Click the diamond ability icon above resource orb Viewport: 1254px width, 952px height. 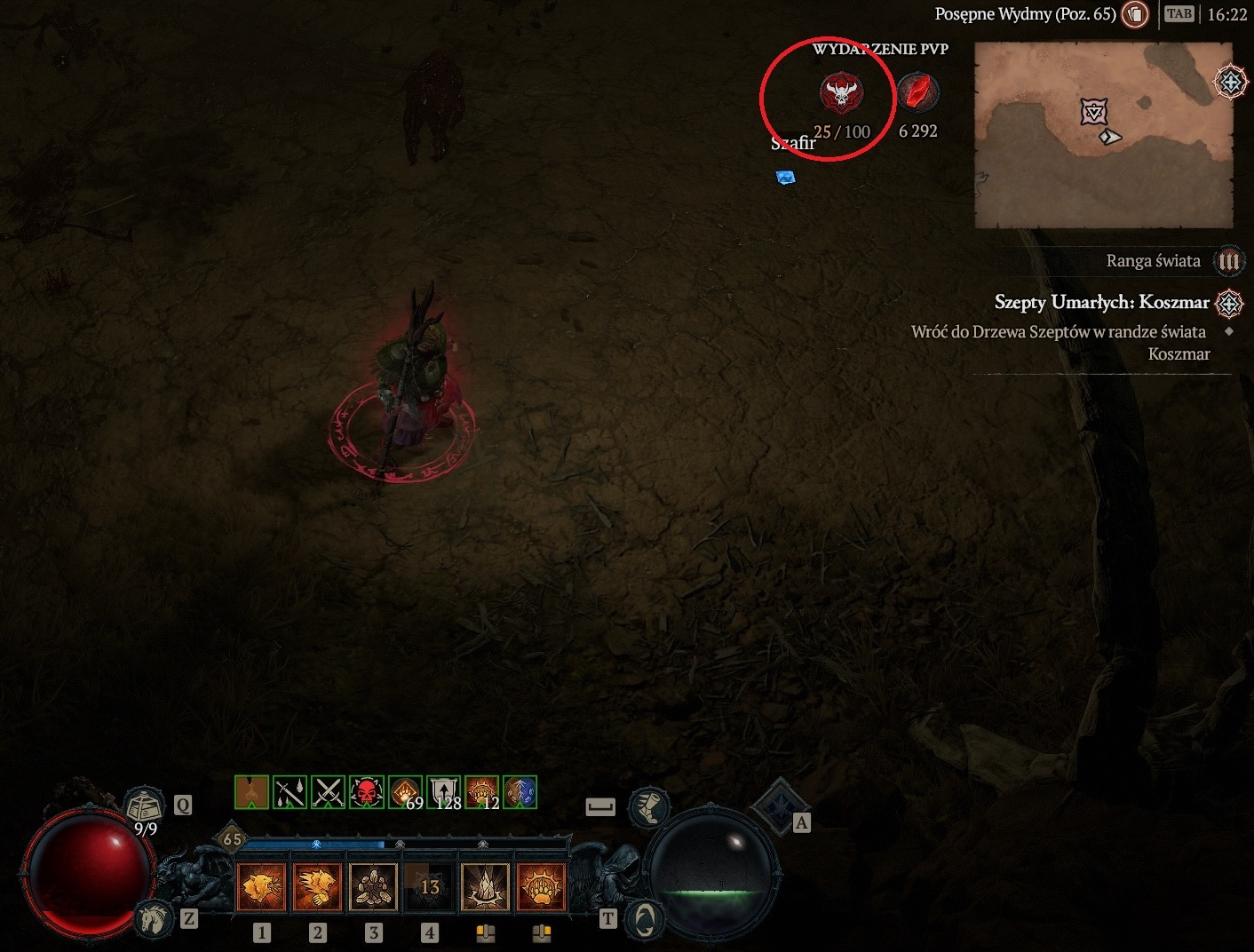[x=778, y=806]
